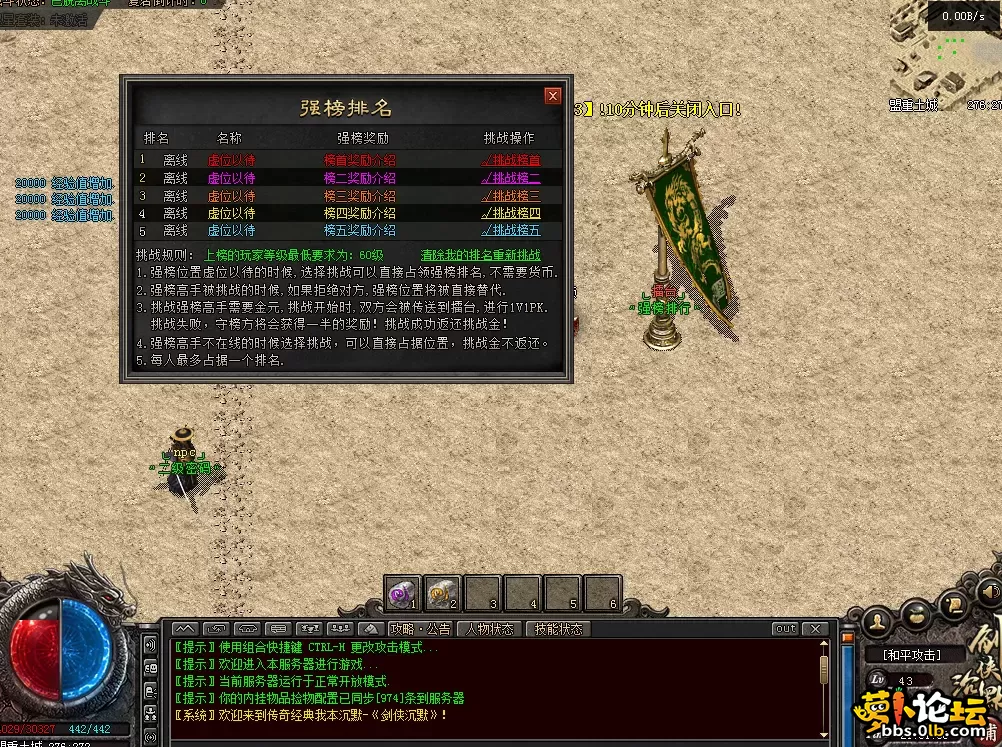
Task: Show the 榜五奖励介绍 reward info
Action: (x=359, y=230)
